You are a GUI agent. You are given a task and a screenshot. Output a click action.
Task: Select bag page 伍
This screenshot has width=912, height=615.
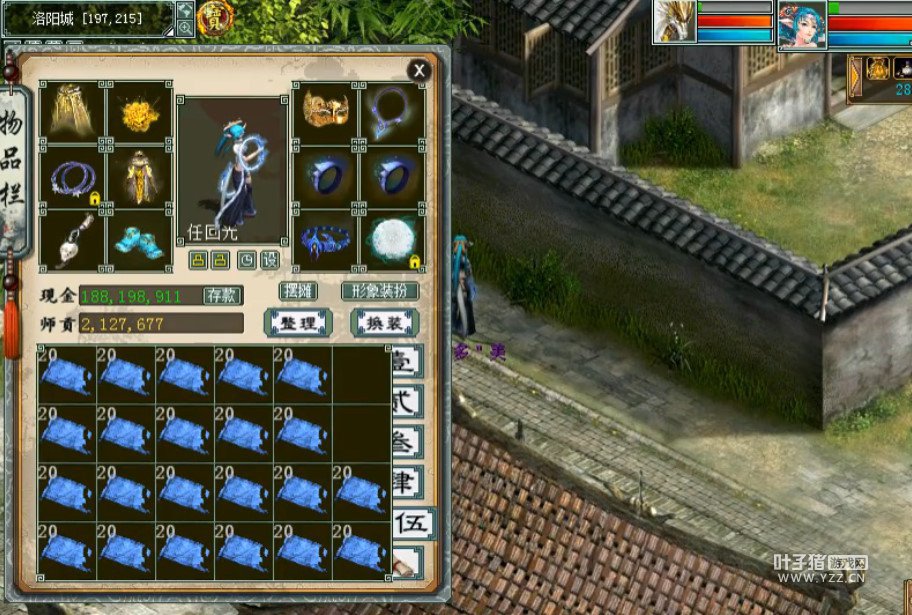tap(409, 522)
